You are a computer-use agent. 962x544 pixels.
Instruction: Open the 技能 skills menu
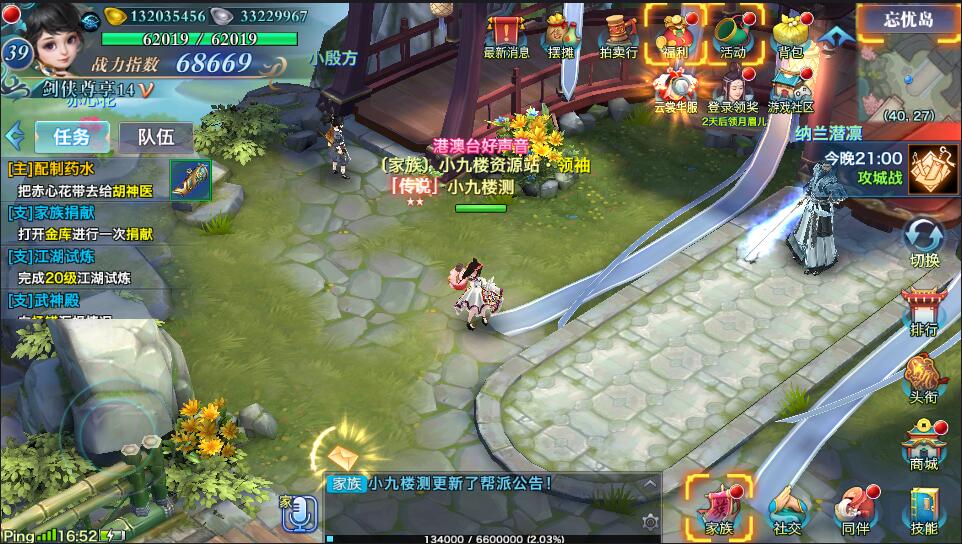pyautogui.click(x=924, y=511)
